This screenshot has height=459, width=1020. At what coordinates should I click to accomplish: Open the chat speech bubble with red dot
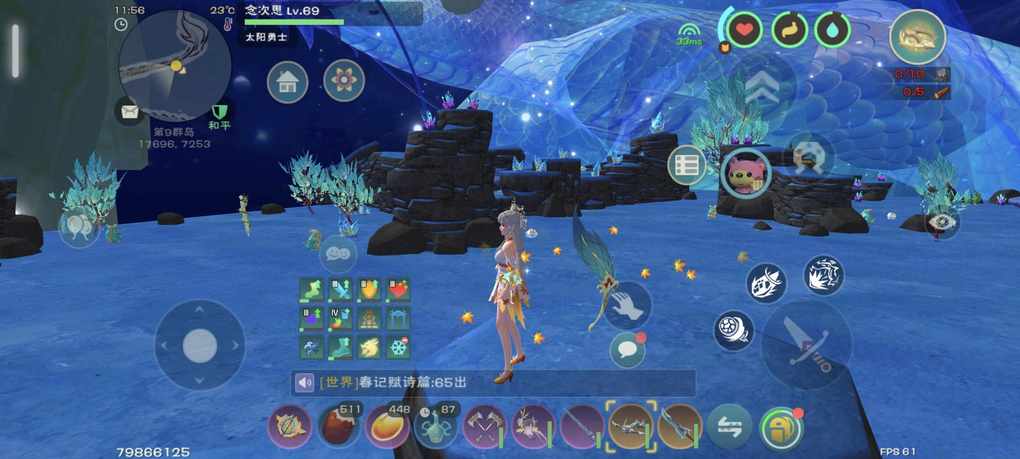pyautogui.click(x=627, y=349)
